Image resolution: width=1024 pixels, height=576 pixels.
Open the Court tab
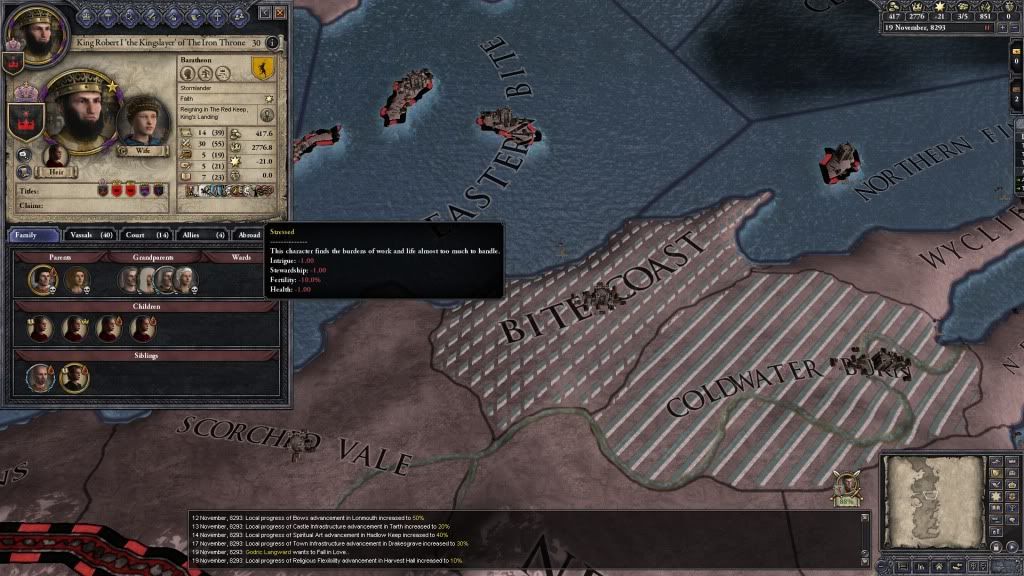point(148,235)
